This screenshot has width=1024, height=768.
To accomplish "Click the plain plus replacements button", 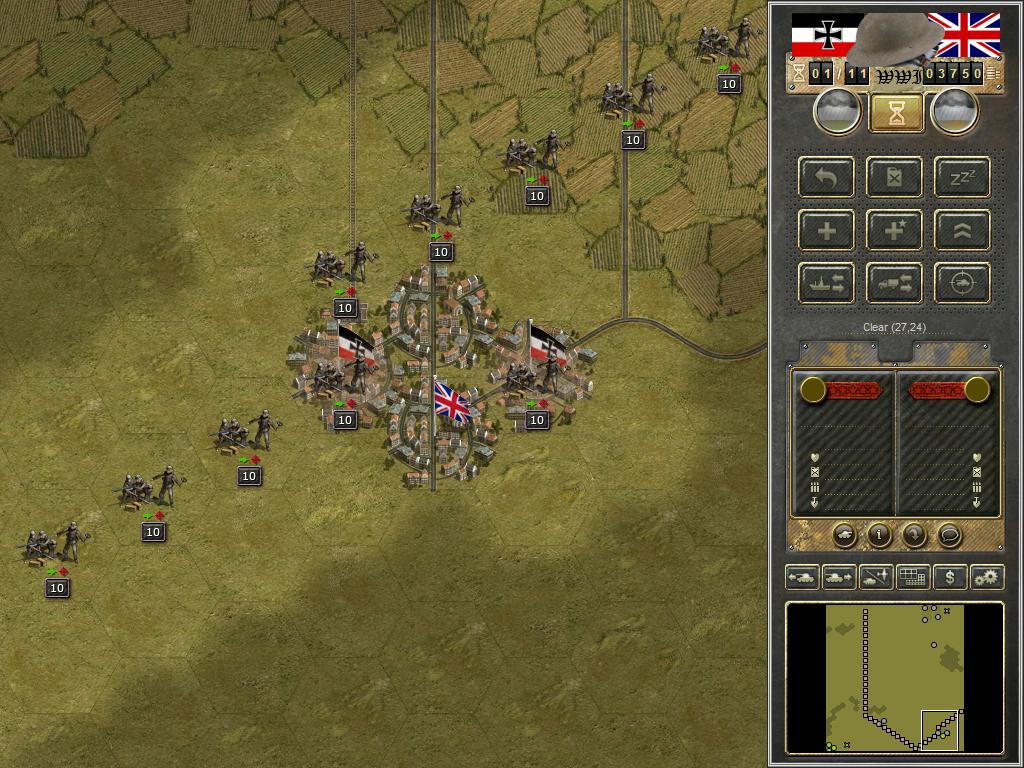I will coord(827,231).
